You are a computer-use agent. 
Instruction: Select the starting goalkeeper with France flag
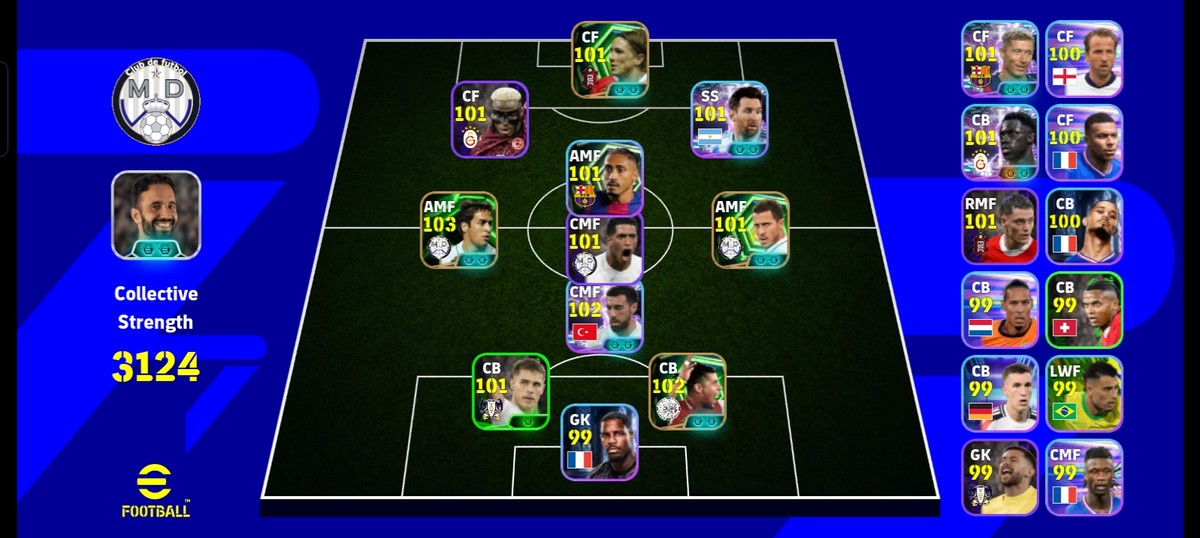point(599,442)
